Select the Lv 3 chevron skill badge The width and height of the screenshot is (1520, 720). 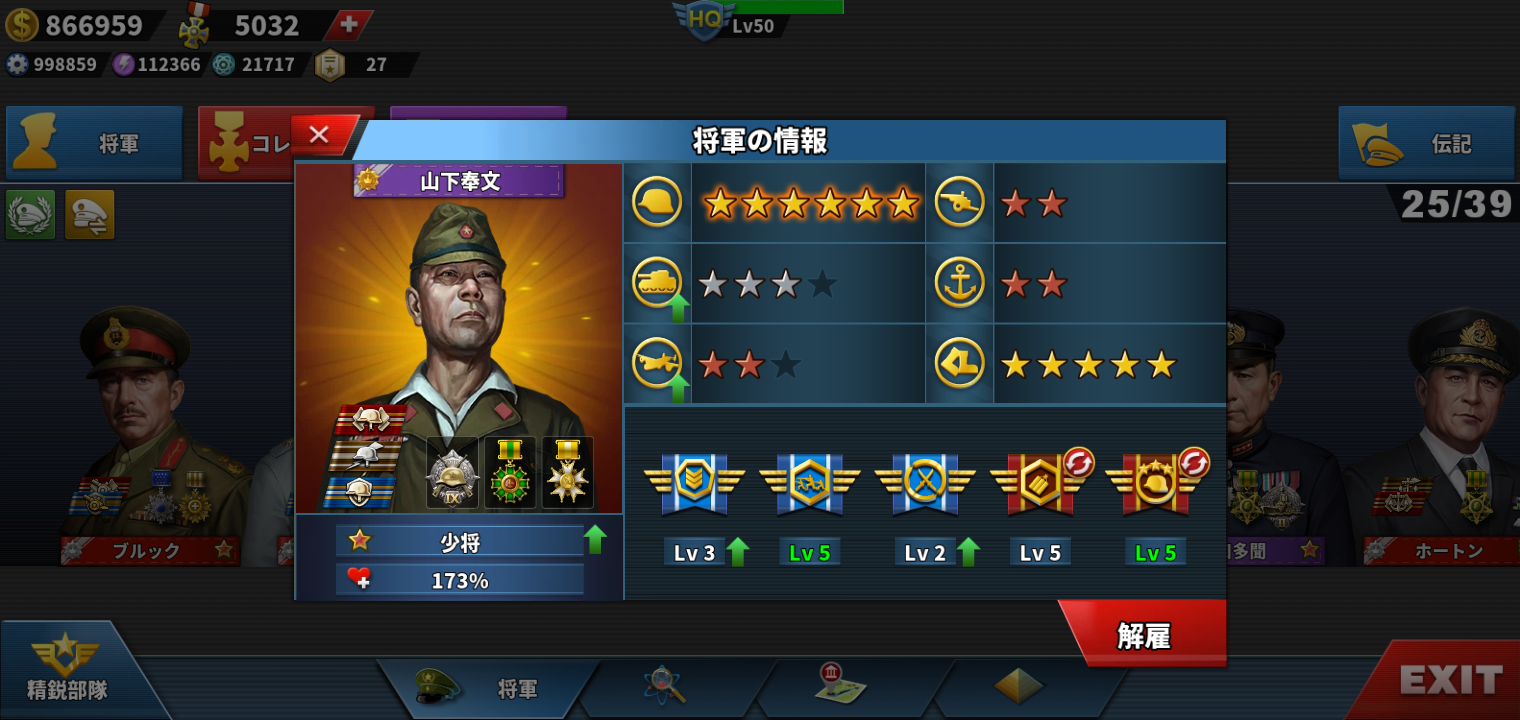[694, 483]
